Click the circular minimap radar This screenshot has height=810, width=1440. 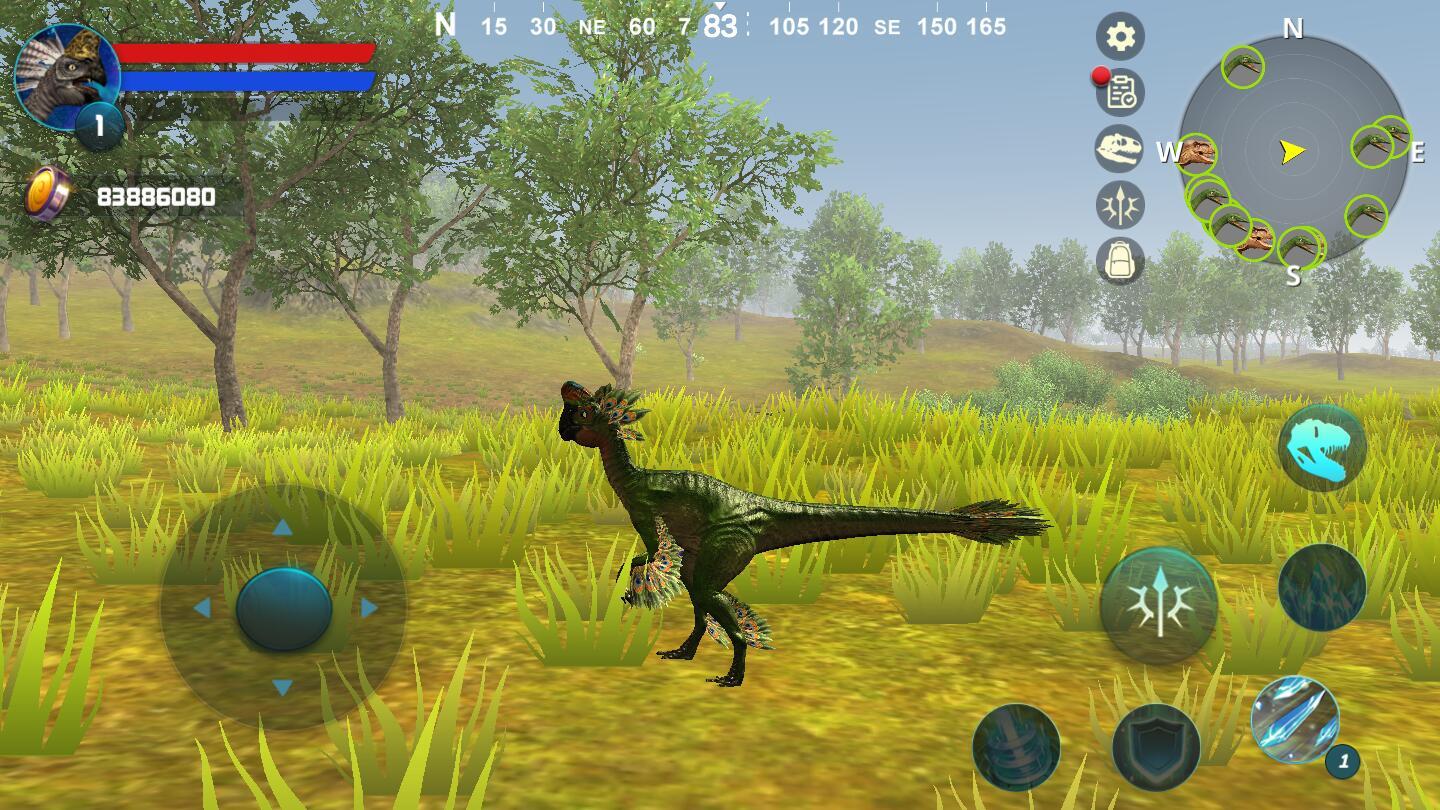1293,150
